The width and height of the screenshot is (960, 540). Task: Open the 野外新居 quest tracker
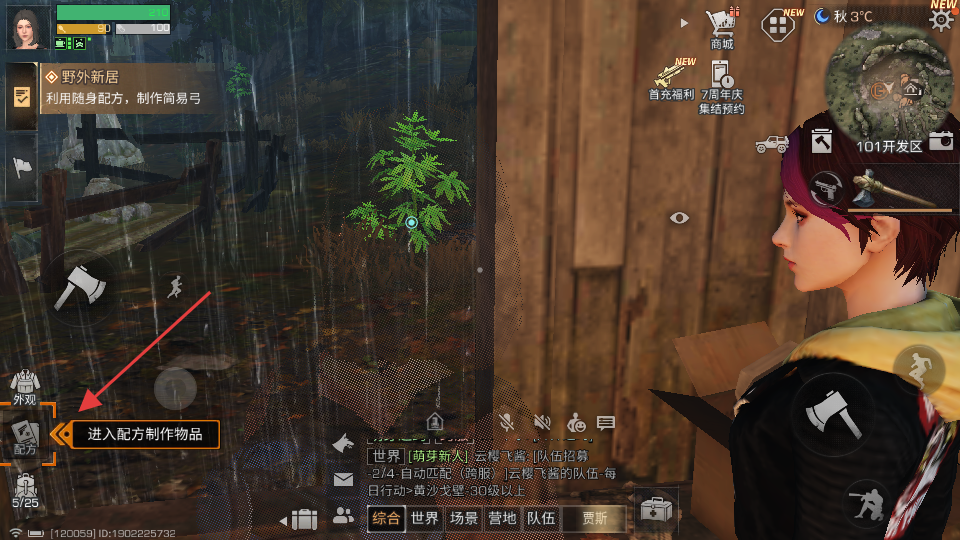[125, 88]
